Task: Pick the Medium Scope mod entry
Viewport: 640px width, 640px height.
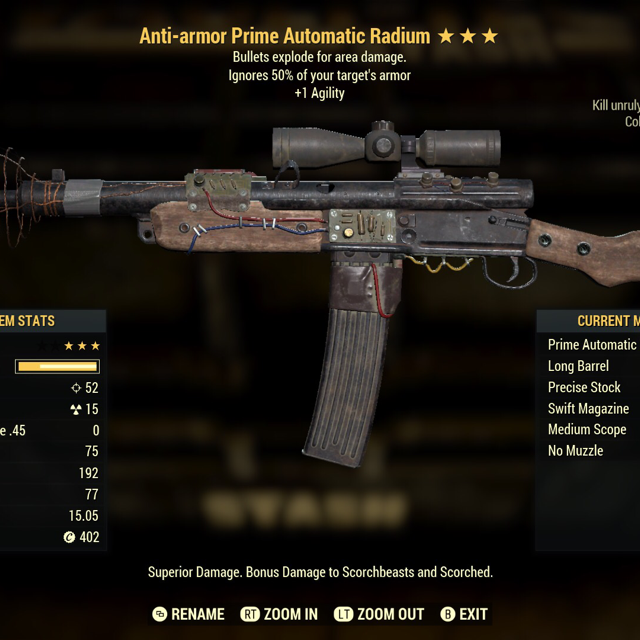Action: tap(587, 429)
